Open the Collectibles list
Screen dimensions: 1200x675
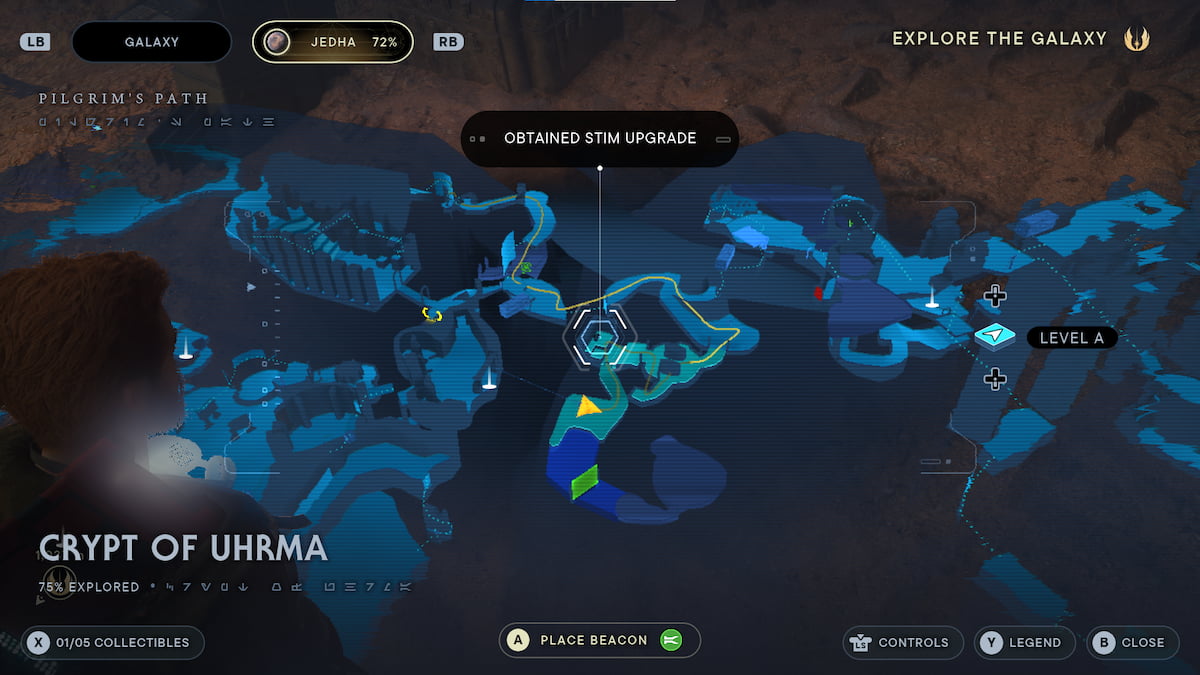pyautogui.click(x=113, y=642)
